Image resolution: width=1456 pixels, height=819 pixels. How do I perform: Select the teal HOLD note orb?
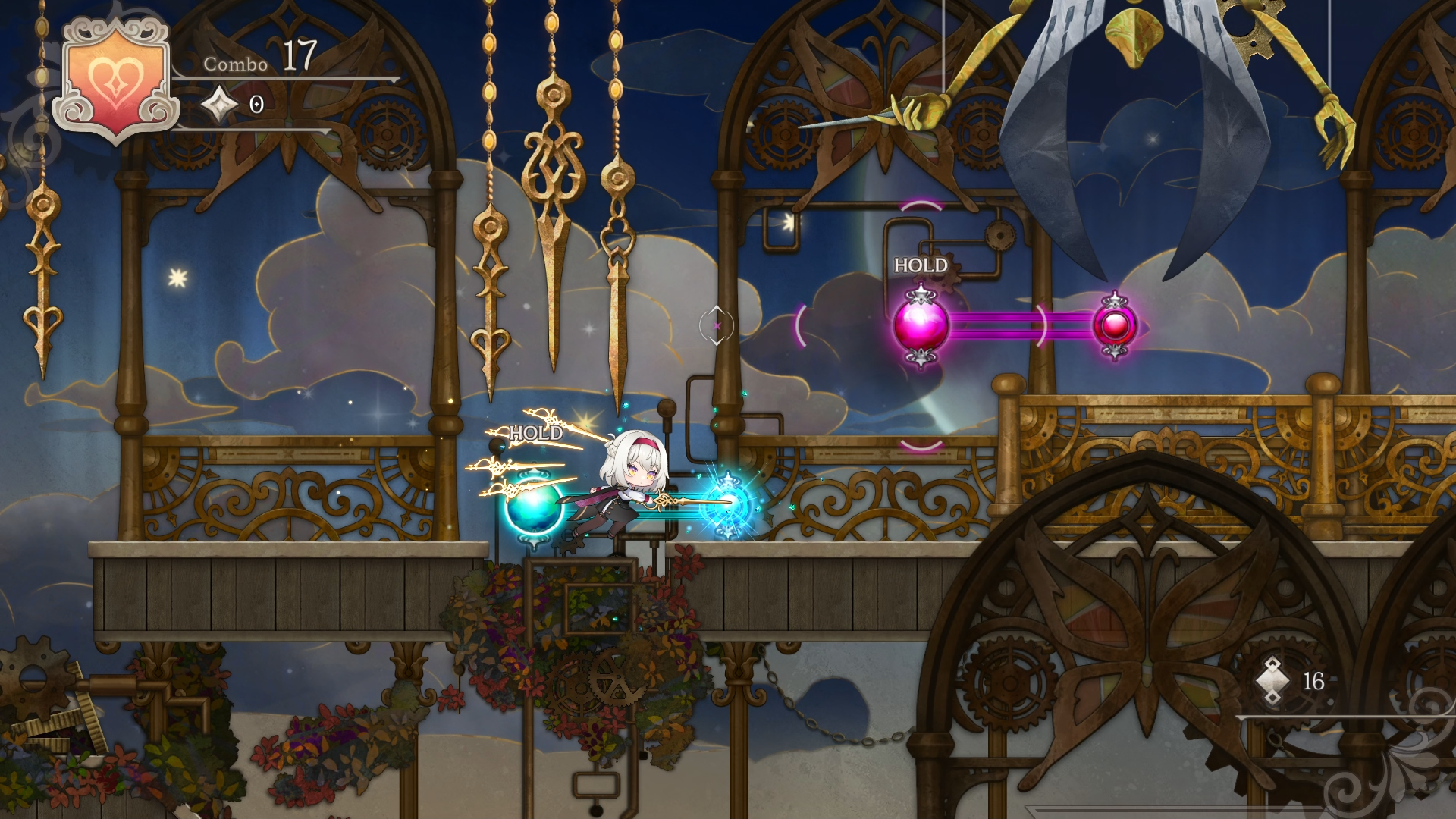[533, 507]
